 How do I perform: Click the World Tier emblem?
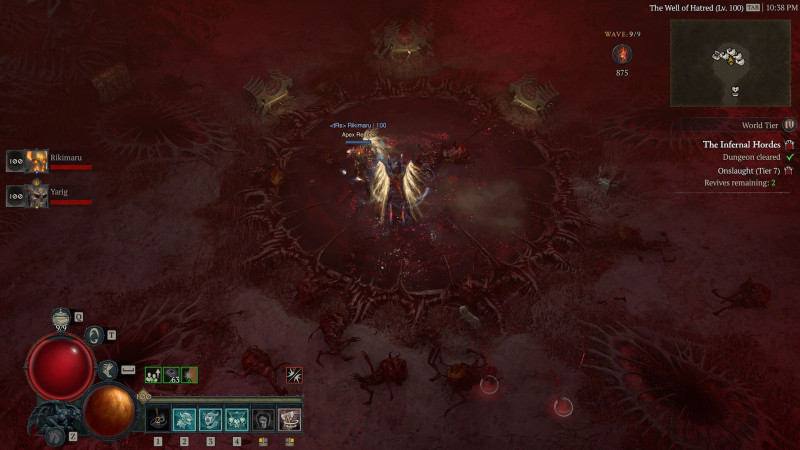(x=789, y=125)
